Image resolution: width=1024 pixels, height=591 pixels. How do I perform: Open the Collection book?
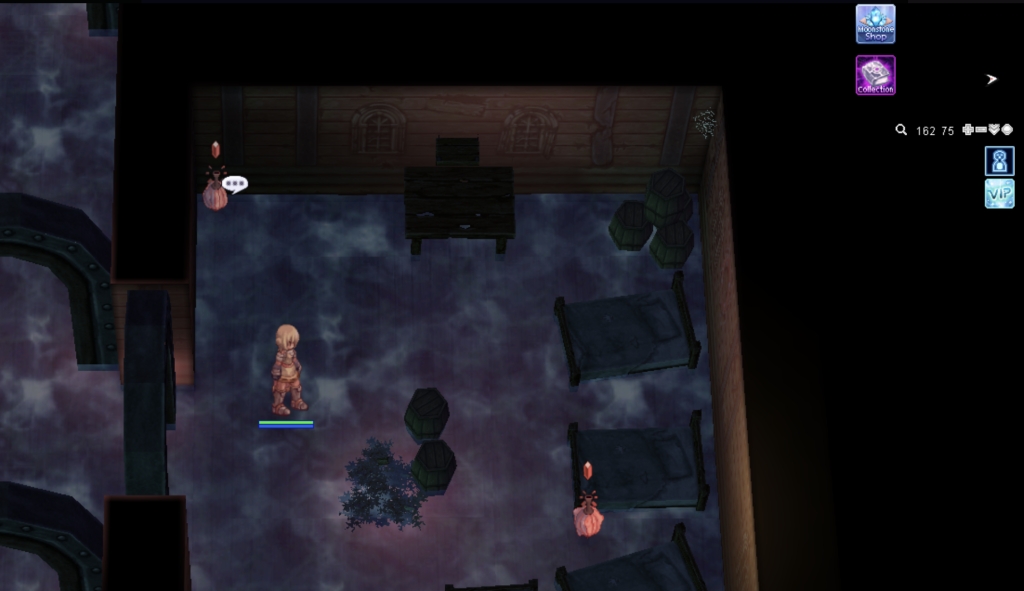[x=875, y=75]
